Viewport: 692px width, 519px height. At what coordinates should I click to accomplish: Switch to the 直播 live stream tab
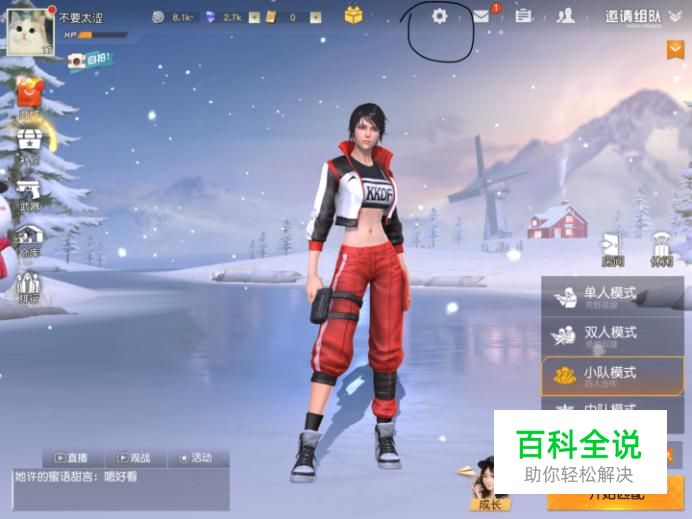[72, 458]
